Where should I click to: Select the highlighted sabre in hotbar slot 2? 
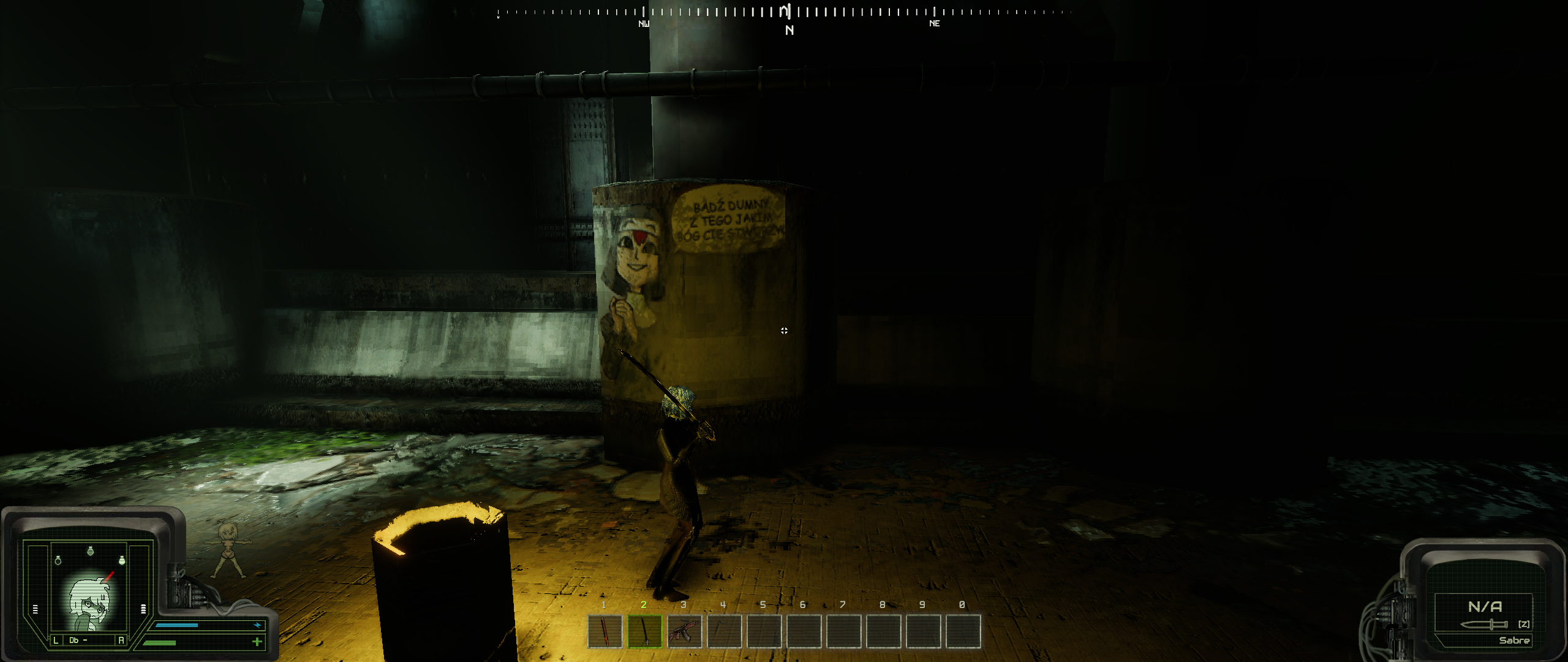point(644,631)
